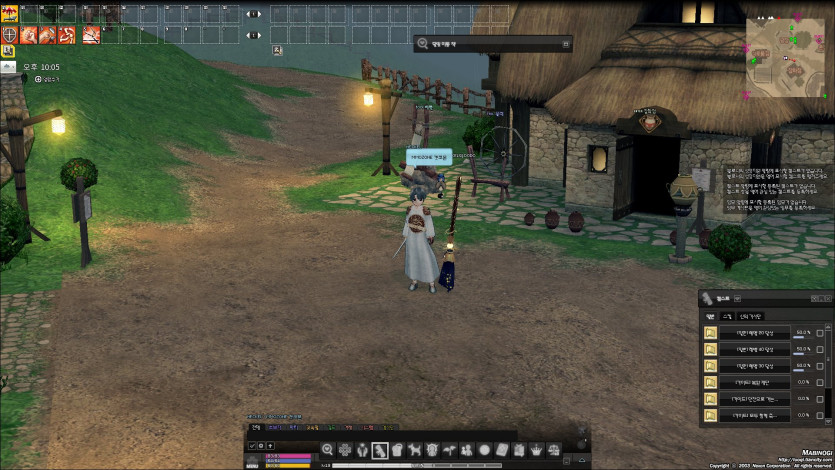Select the first chat channel tab

255,427
